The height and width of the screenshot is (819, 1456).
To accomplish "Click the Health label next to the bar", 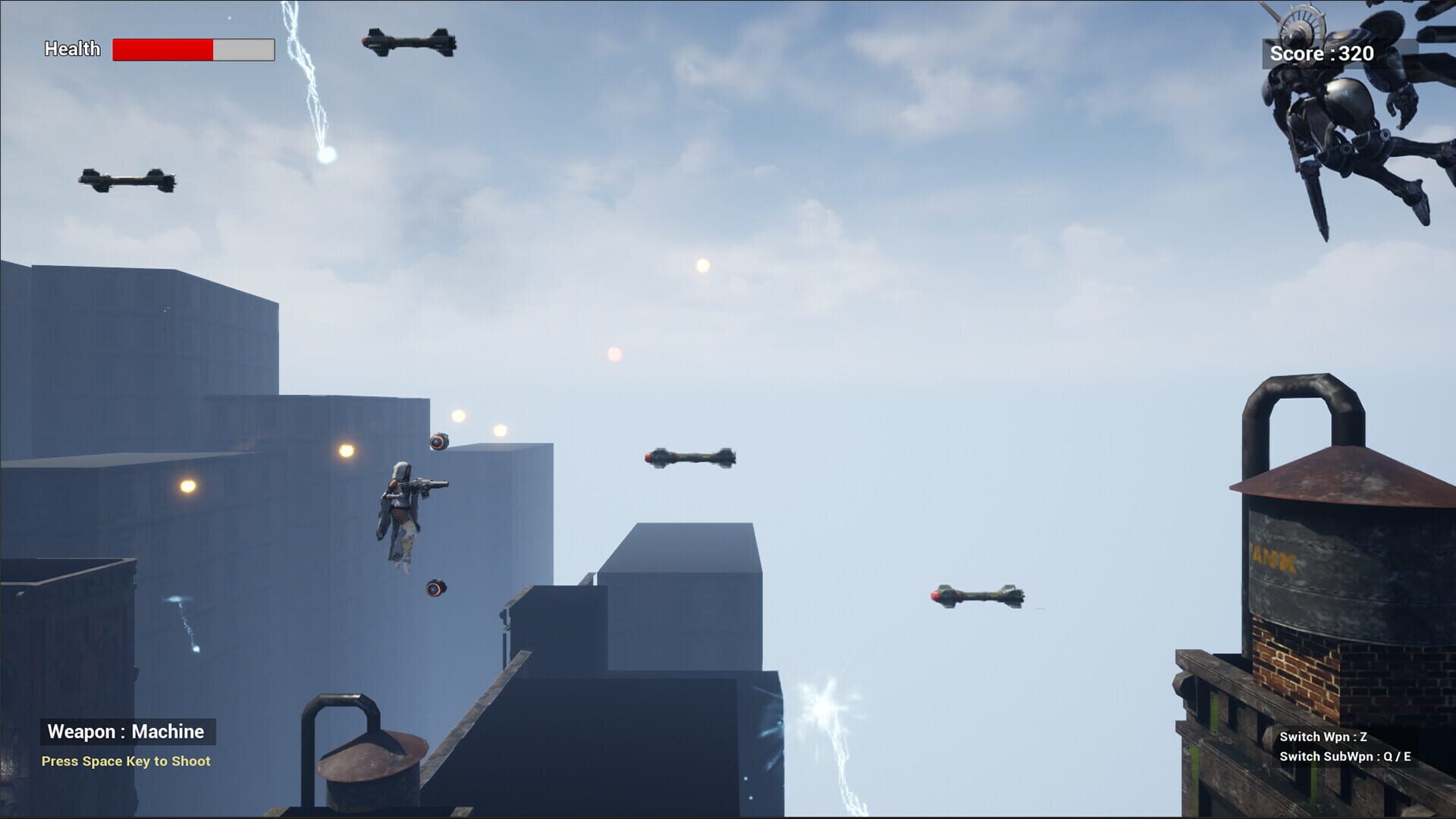I will 72,49.
